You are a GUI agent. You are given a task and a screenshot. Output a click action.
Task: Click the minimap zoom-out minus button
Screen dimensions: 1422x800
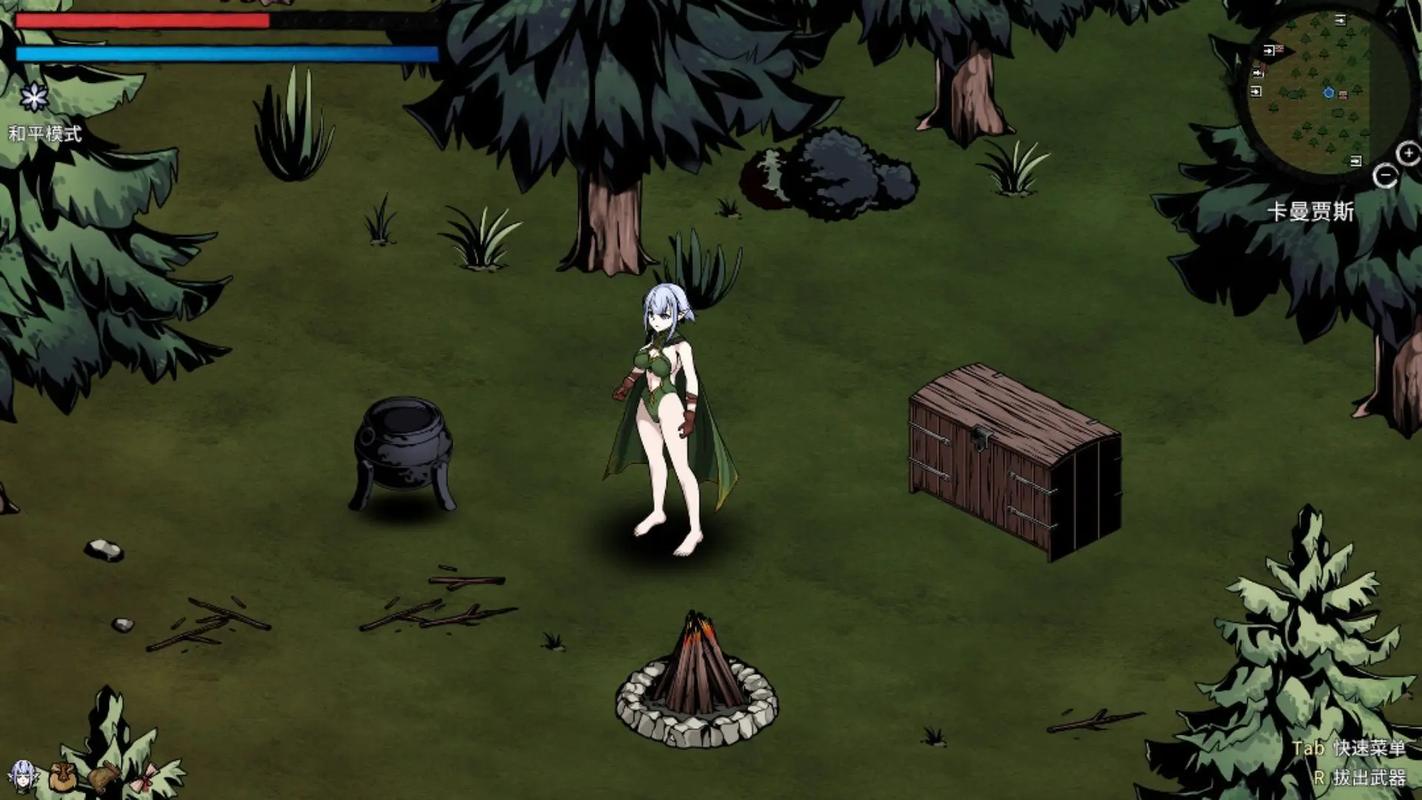click(x=1385, y=177)
